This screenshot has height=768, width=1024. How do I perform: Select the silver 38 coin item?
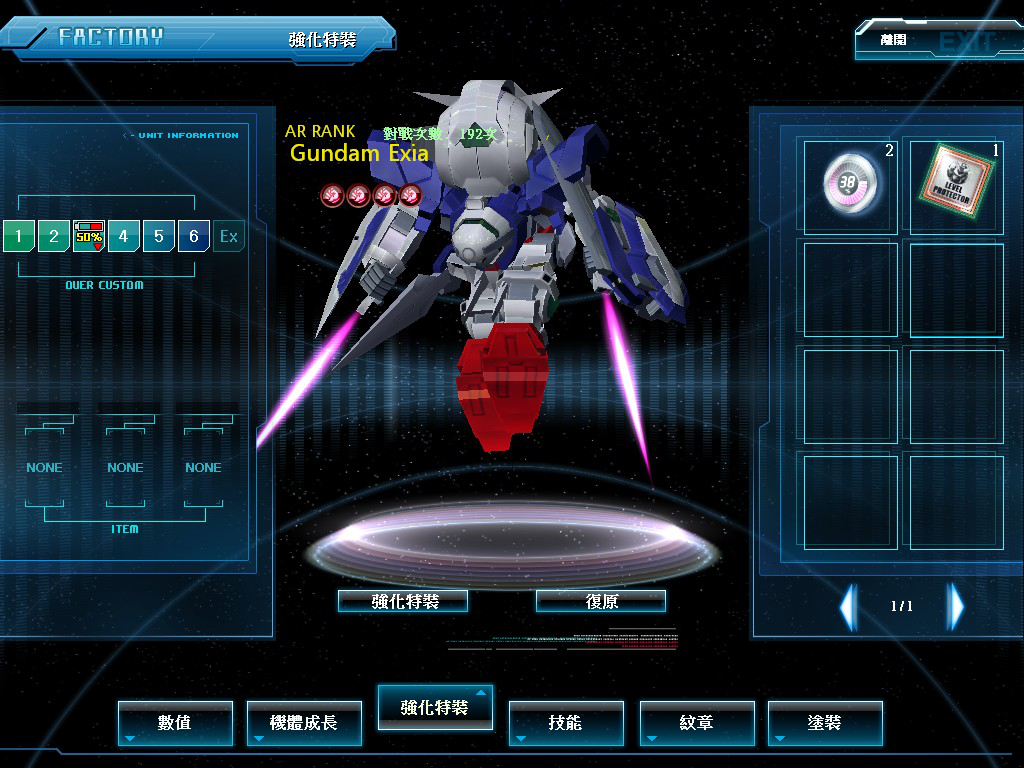coord(851,185)
